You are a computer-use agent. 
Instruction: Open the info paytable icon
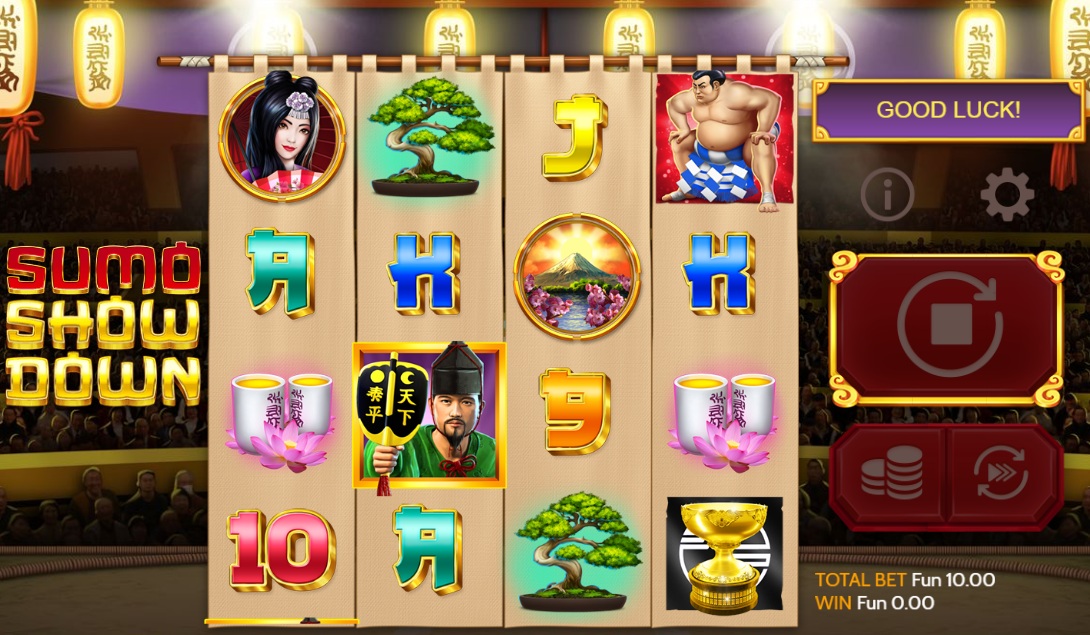[887, 195]
